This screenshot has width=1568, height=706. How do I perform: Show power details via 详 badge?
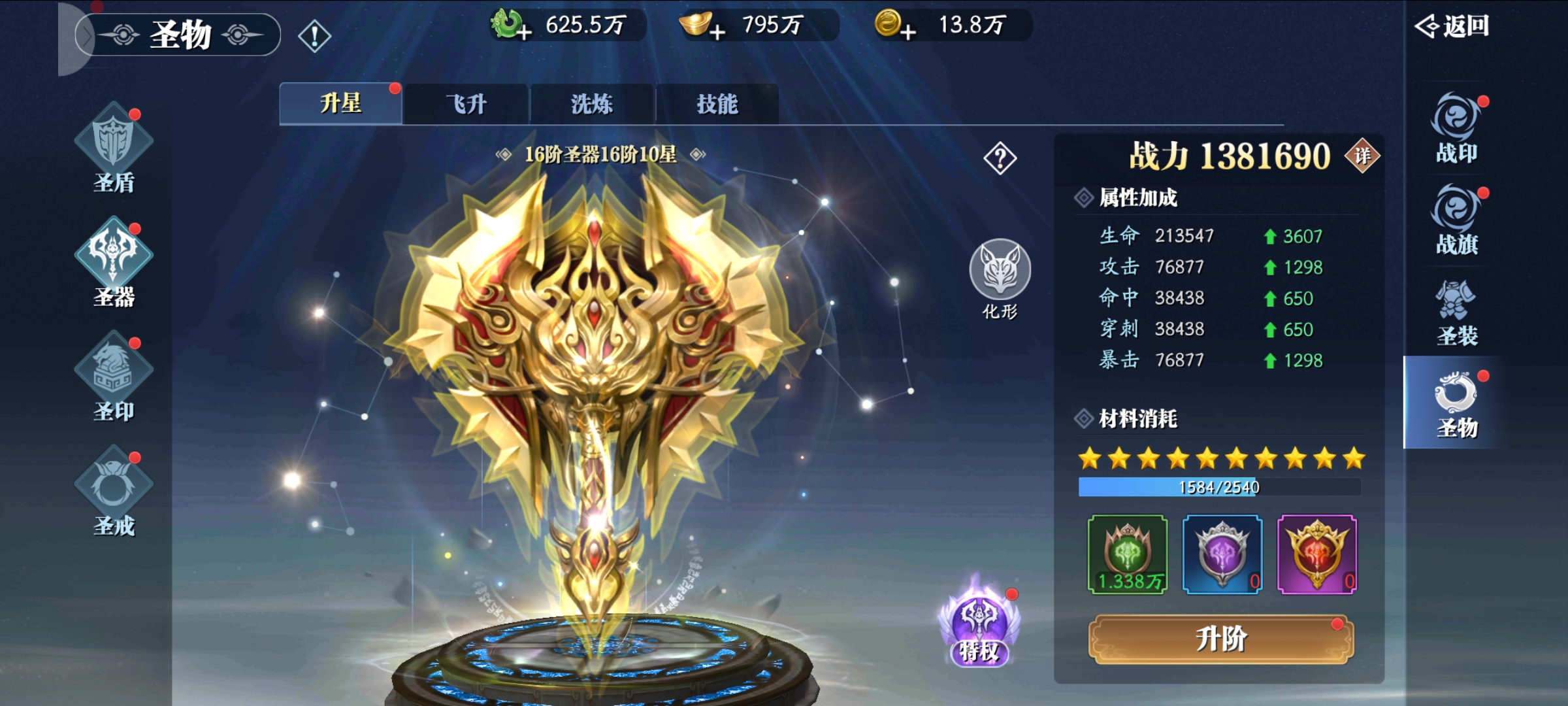pyautogui.click(x=1362, y=156)
